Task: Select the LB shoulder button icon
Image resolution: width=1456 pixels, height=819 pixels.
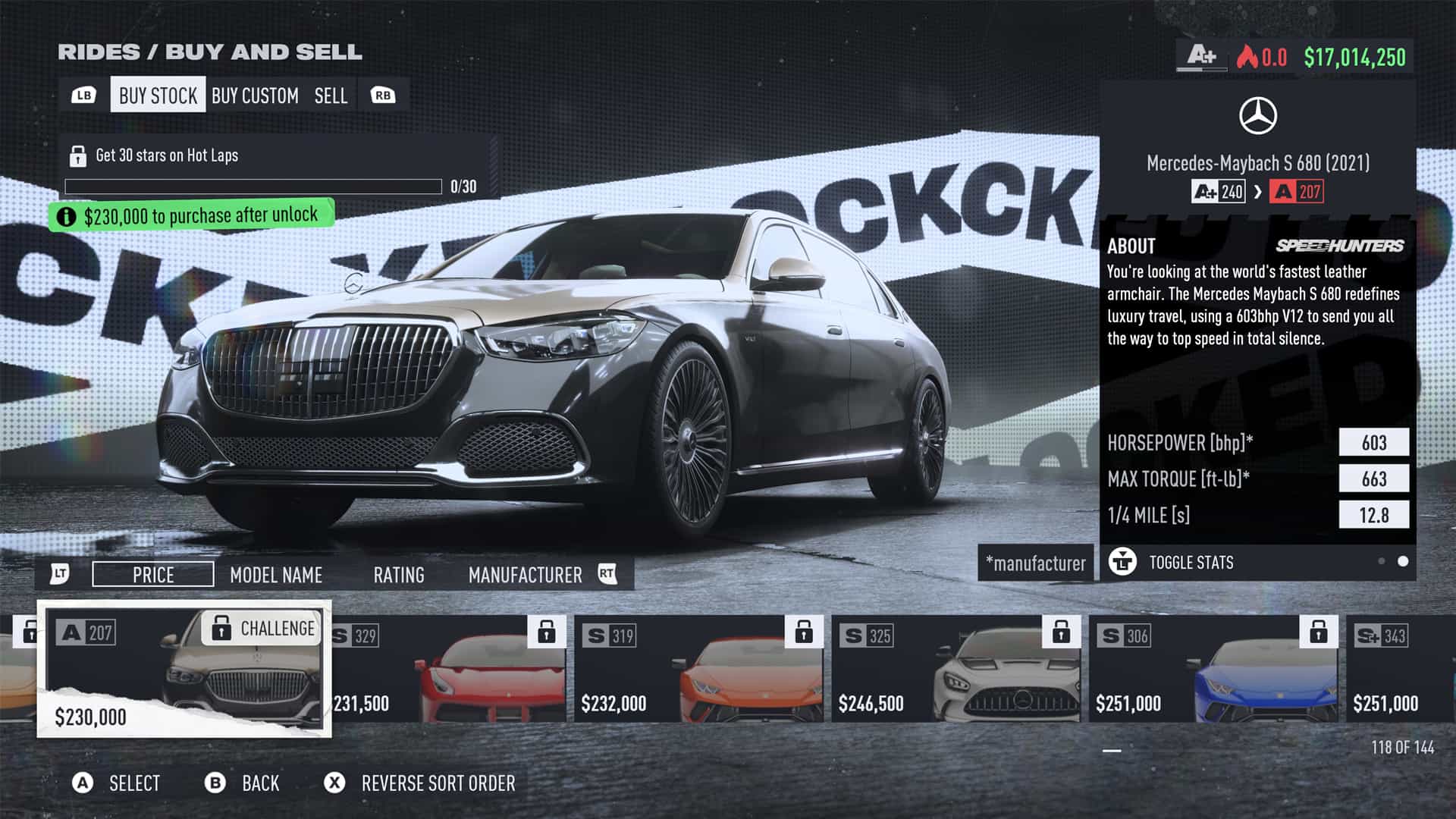Action: pyautogui.click(x=86, y=95)
